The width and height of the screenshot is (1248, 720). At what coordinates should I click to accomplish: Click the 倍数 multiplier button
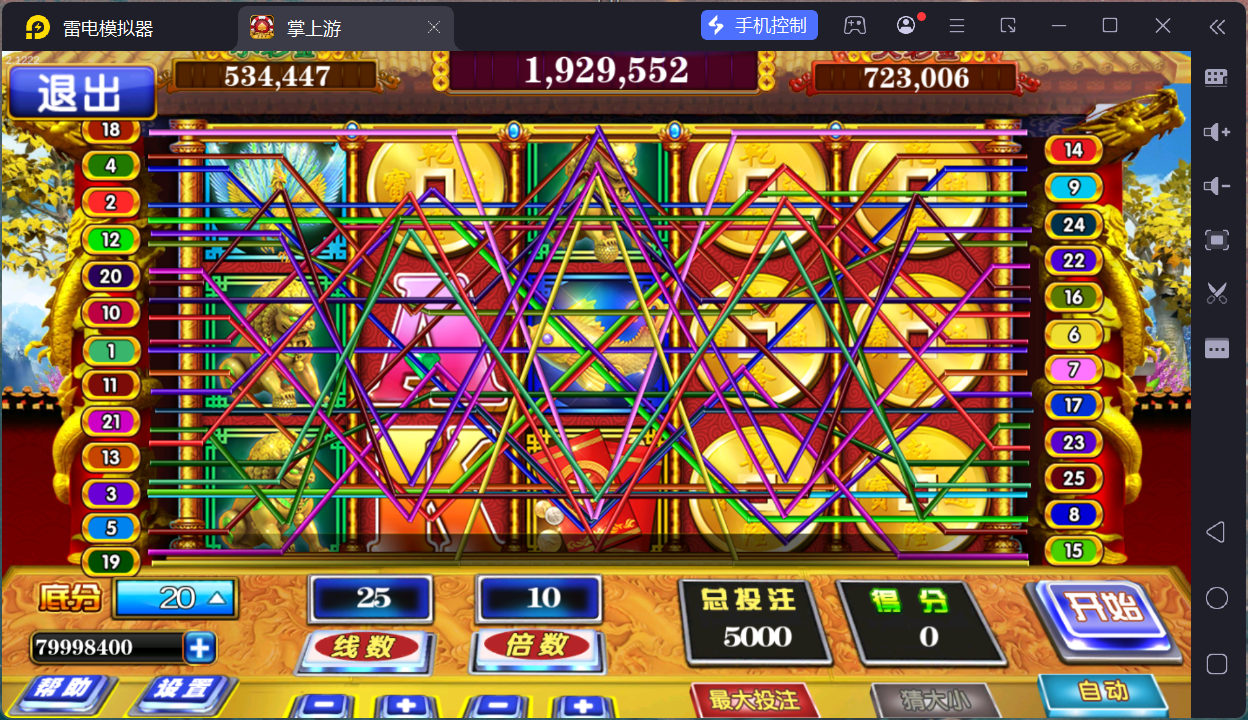pyautogui.click(x=539, y=647)
